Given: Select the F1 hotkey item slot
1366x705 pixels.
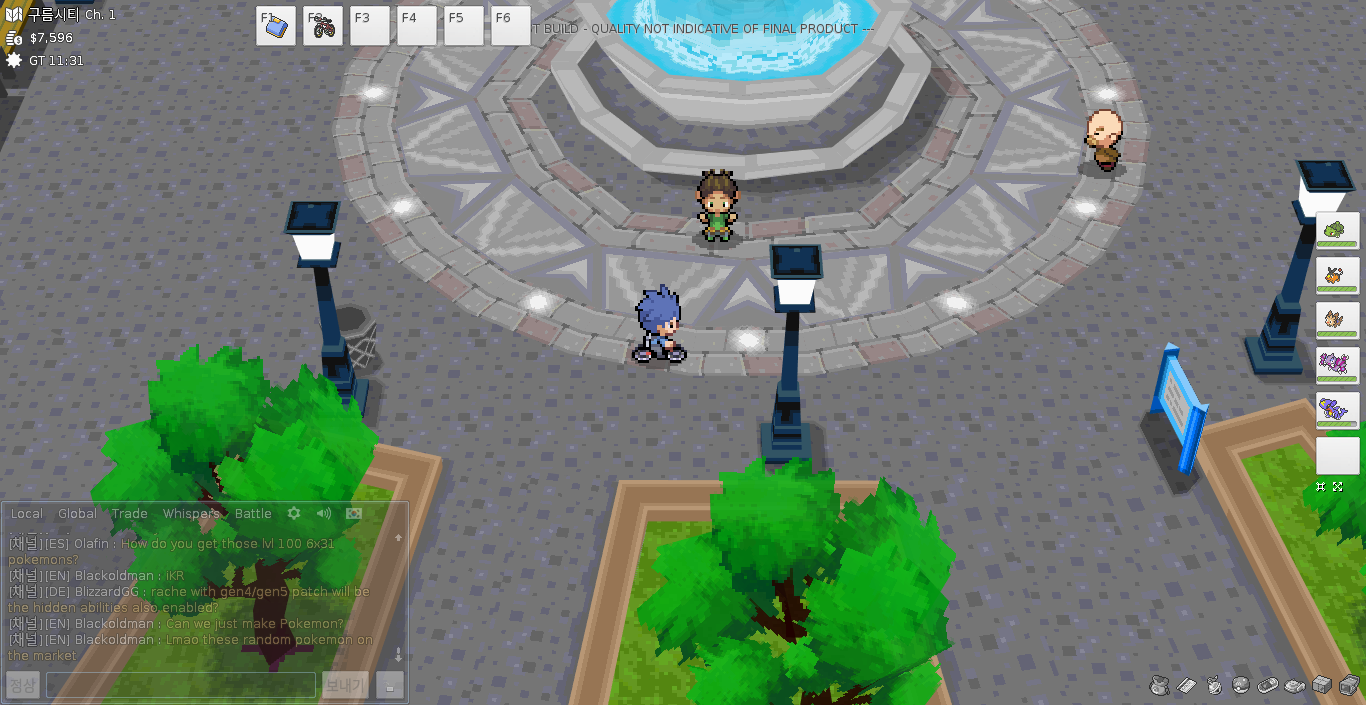Looking at the screenshot, I should click(x=275, y=26).
